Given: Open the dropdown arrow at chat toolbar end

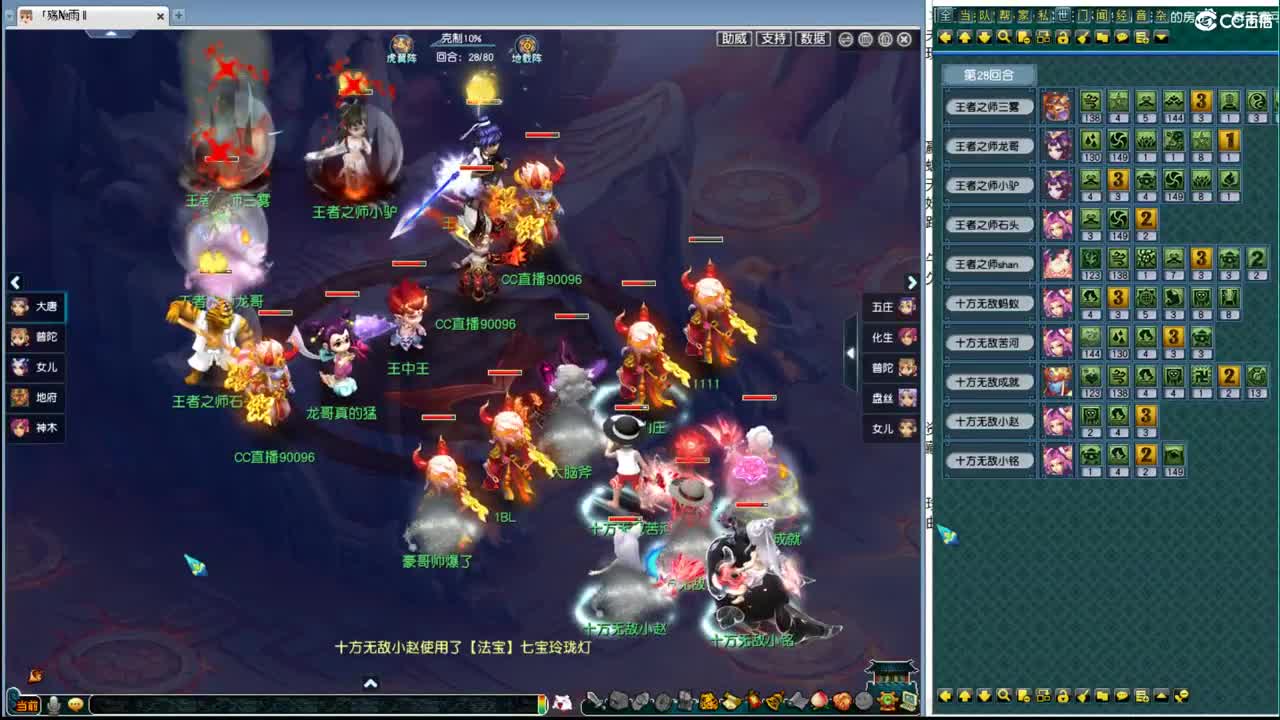Looking at the screenshot, I should coord(1161,38).
